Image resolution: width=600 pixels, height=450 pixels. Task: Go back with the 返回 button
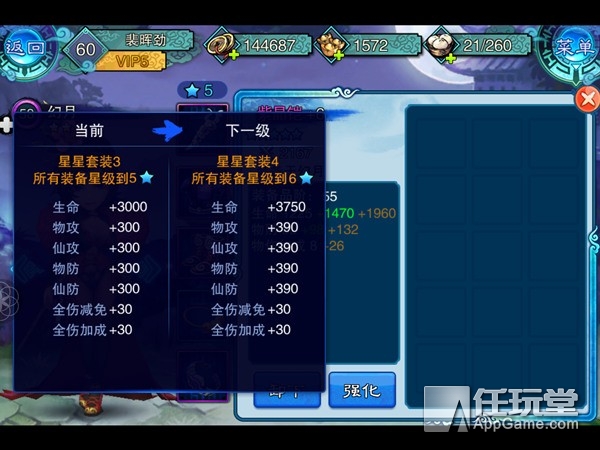24,47
